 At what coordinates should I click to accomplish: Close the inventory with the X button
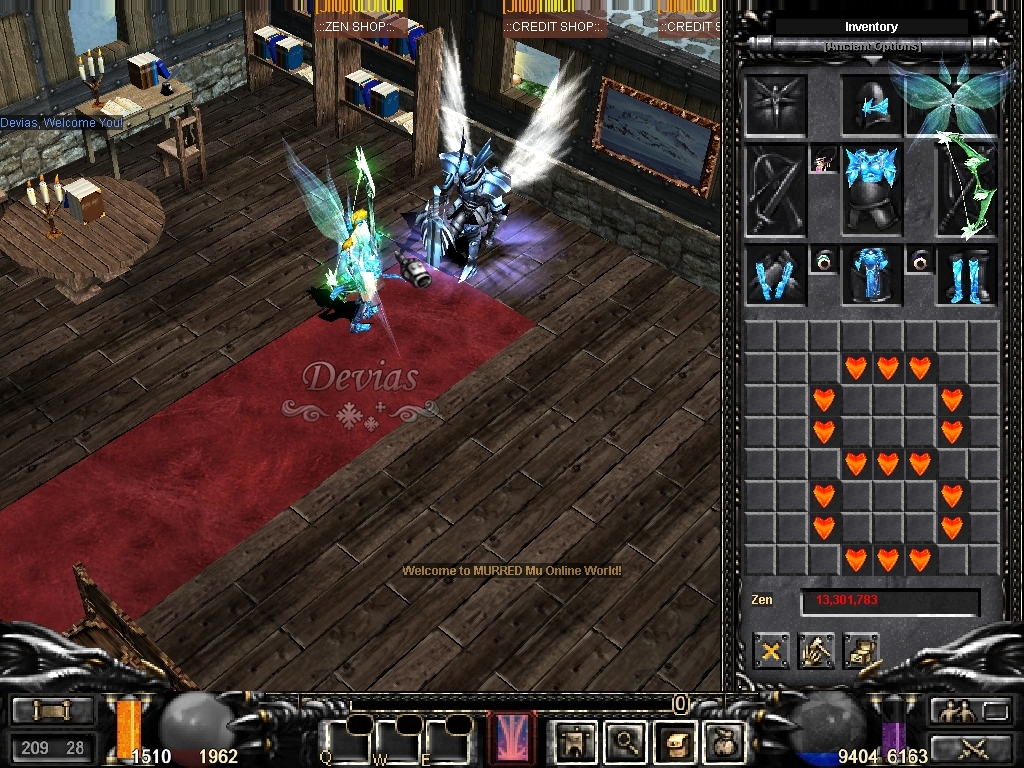click(771, 652)
